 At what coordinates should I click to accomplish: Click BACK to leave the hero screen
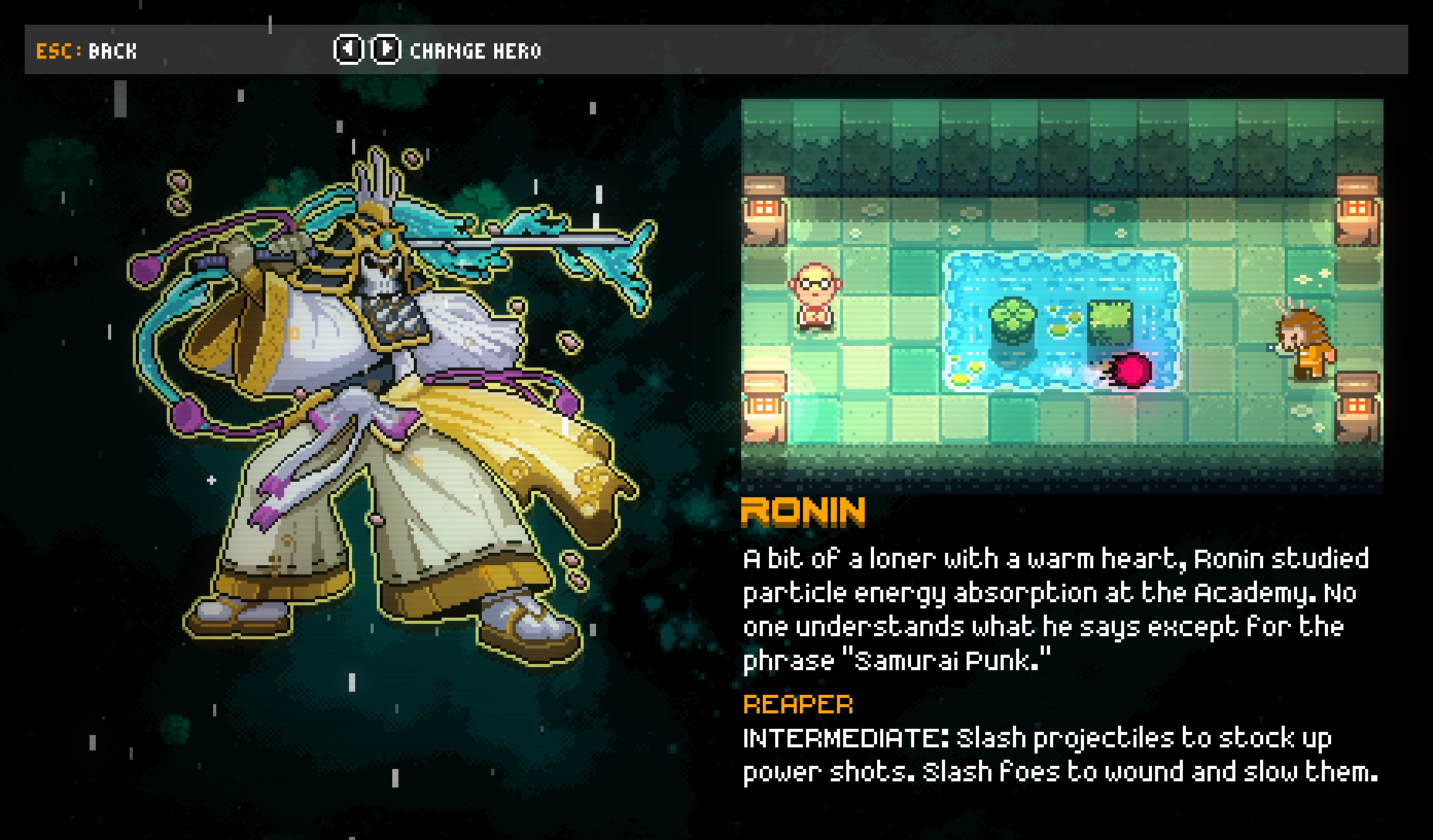tap(111, 51)
